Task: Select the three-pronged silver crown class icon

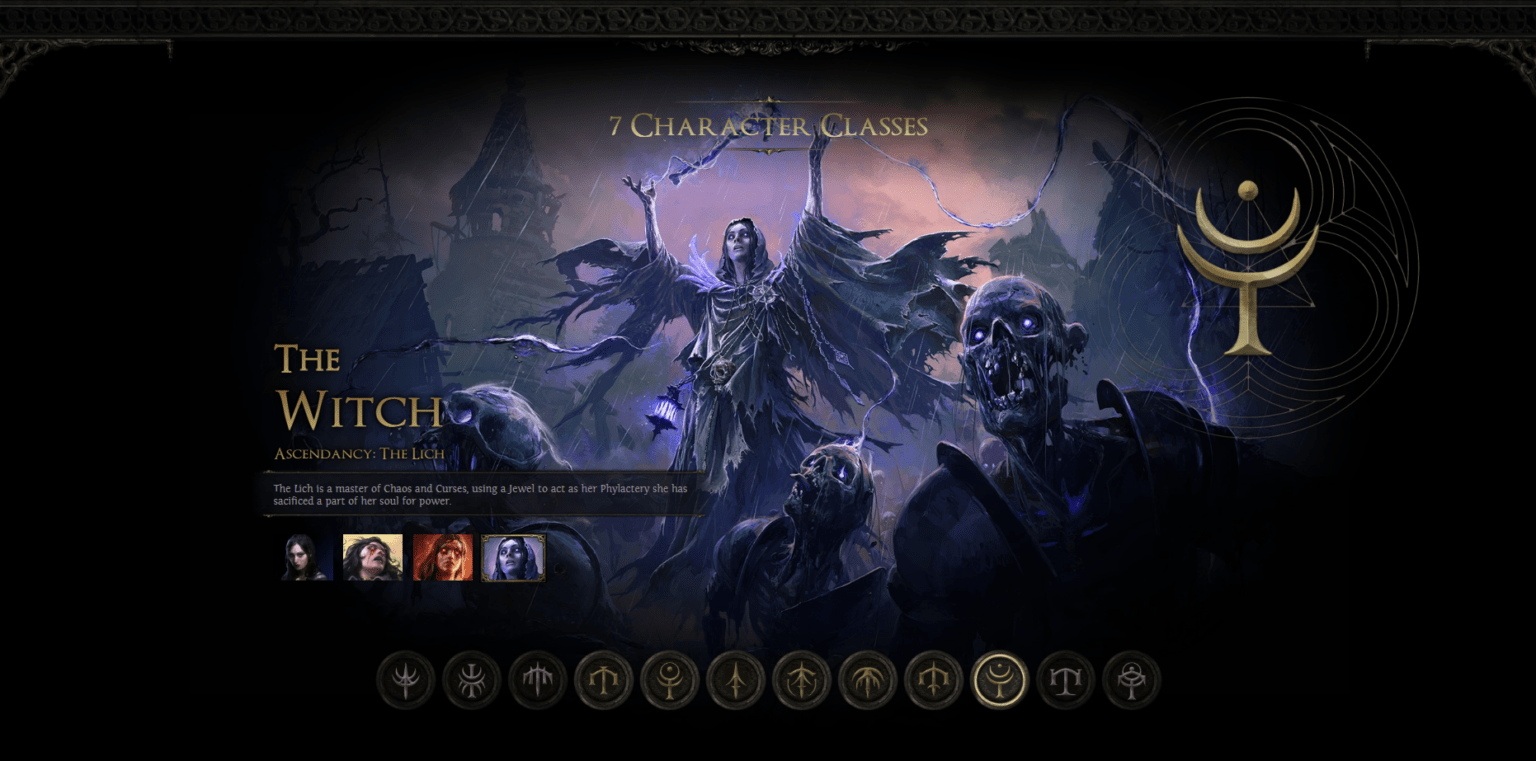Action: (x=536, y=679)
